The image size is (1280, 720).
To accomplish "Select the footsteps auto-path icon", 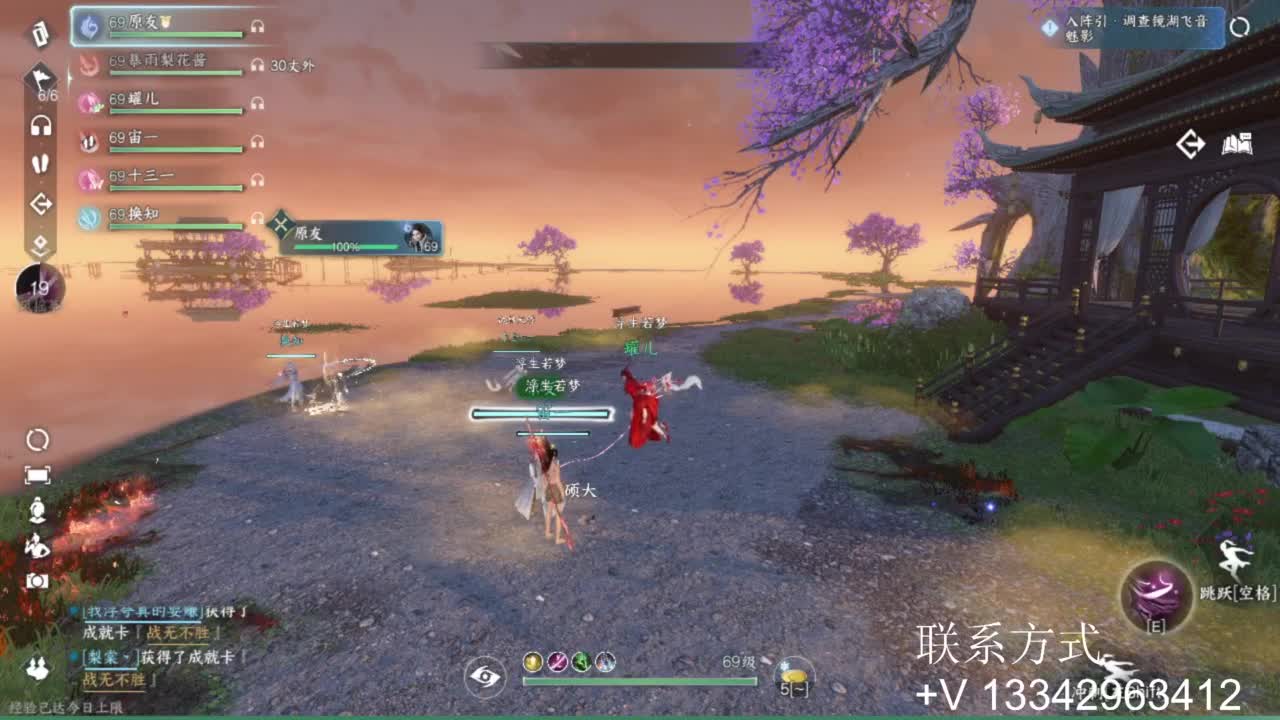I will (38, 163).
